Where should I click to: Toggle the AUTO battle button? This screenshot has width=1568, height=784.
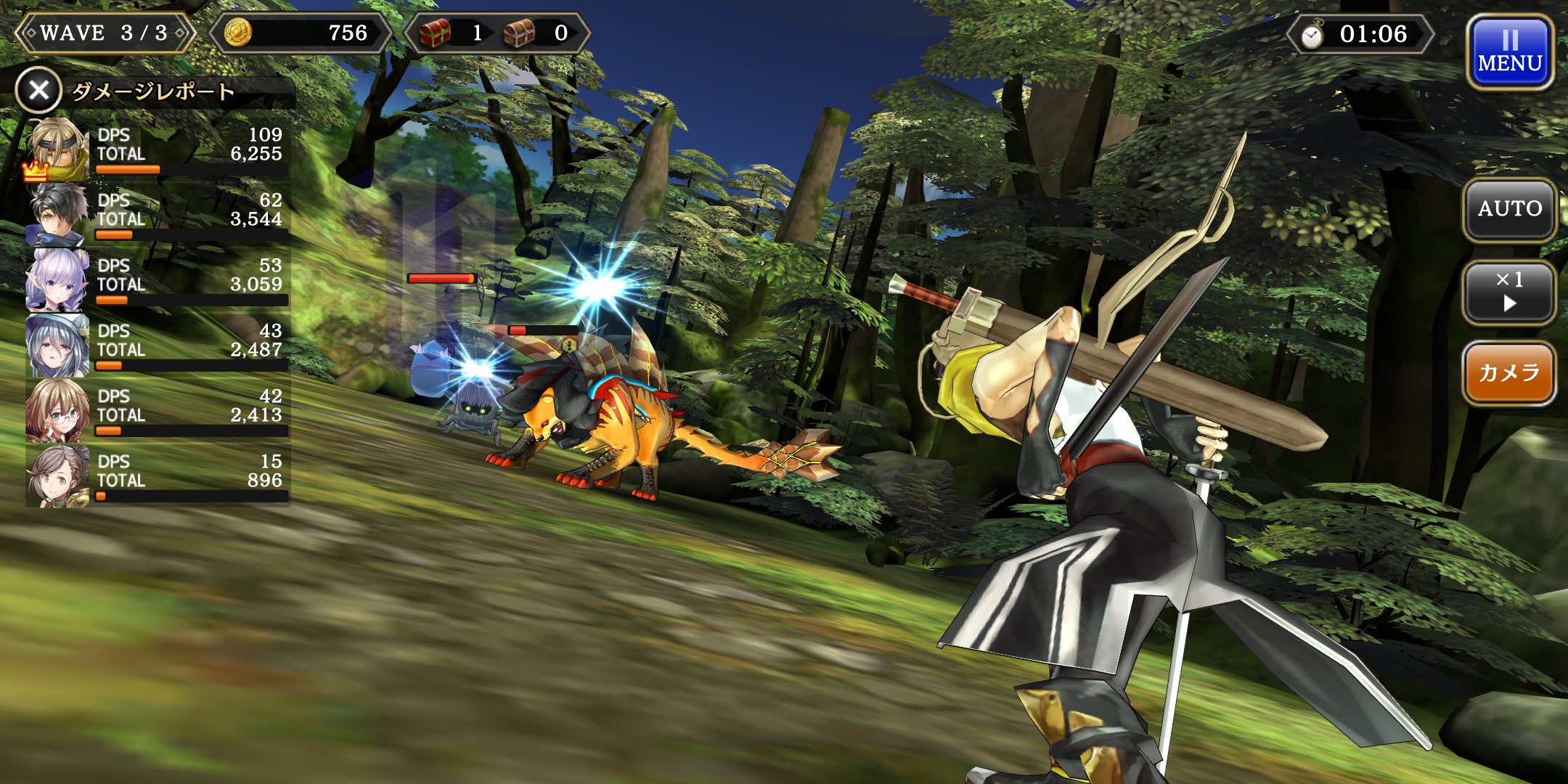(1509, 209)
